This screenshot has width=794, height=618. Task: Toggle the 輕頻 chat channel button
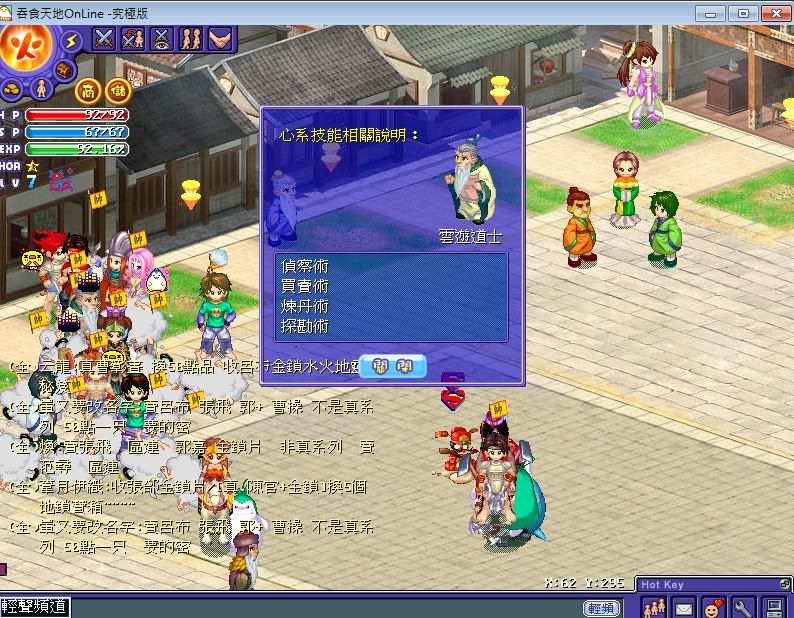[x=601, y=608]
